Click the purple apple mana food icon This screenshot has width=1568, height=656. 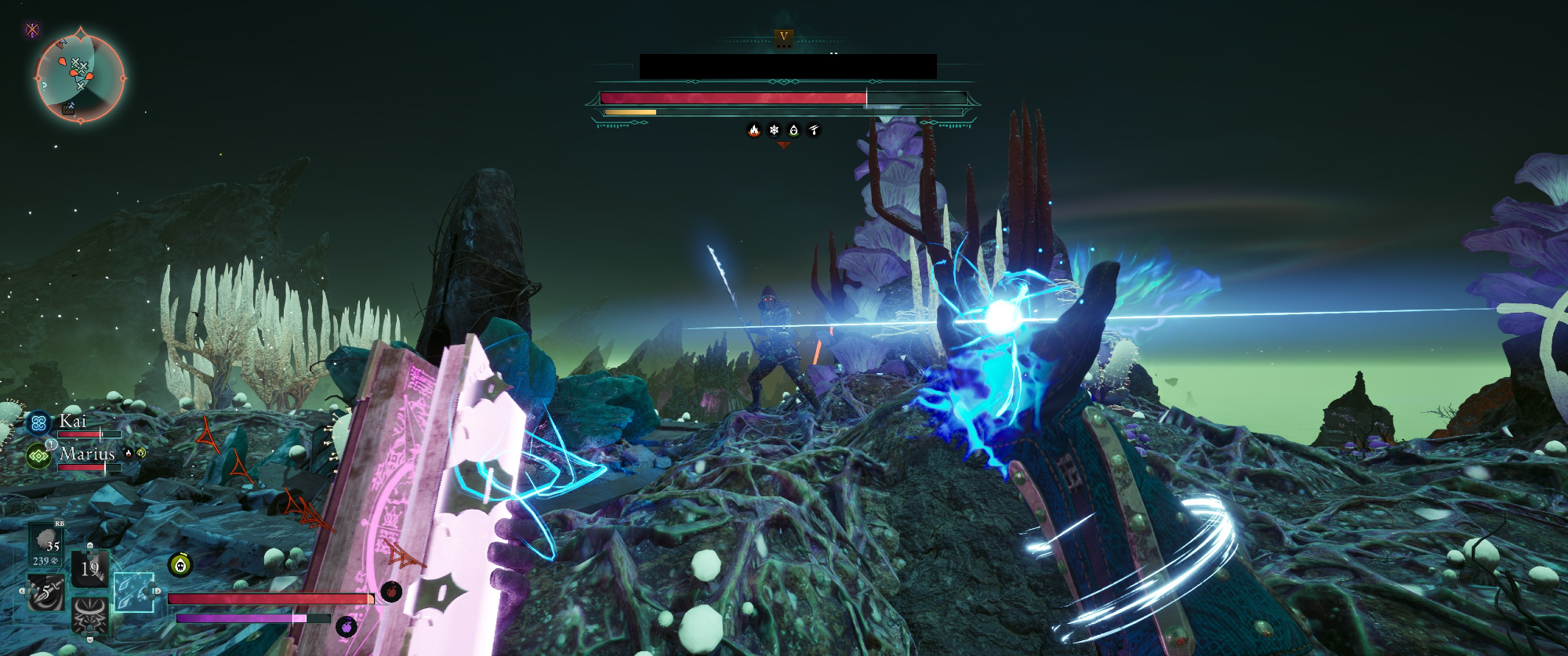(346, 626)
